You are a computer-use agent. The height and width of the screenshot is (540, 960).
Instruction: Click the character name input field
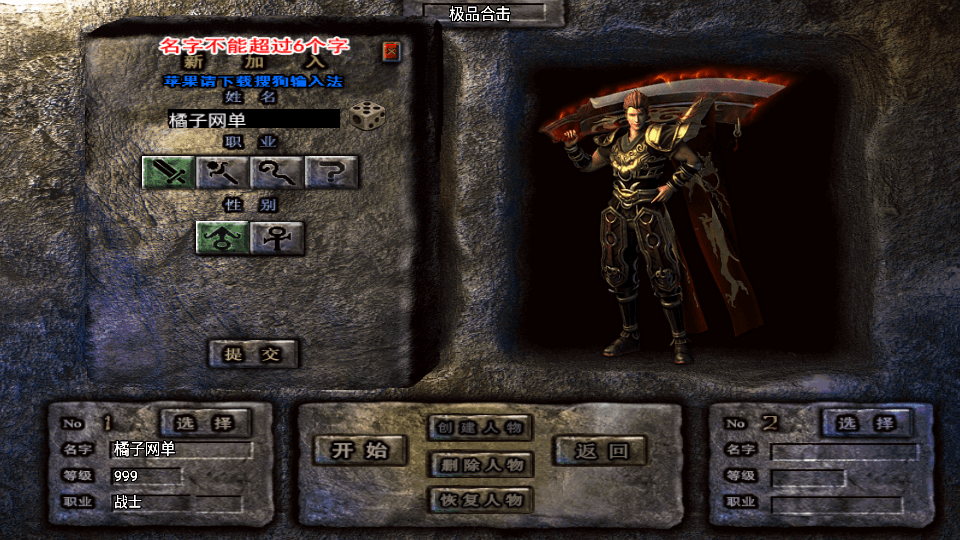coord(254,120)
